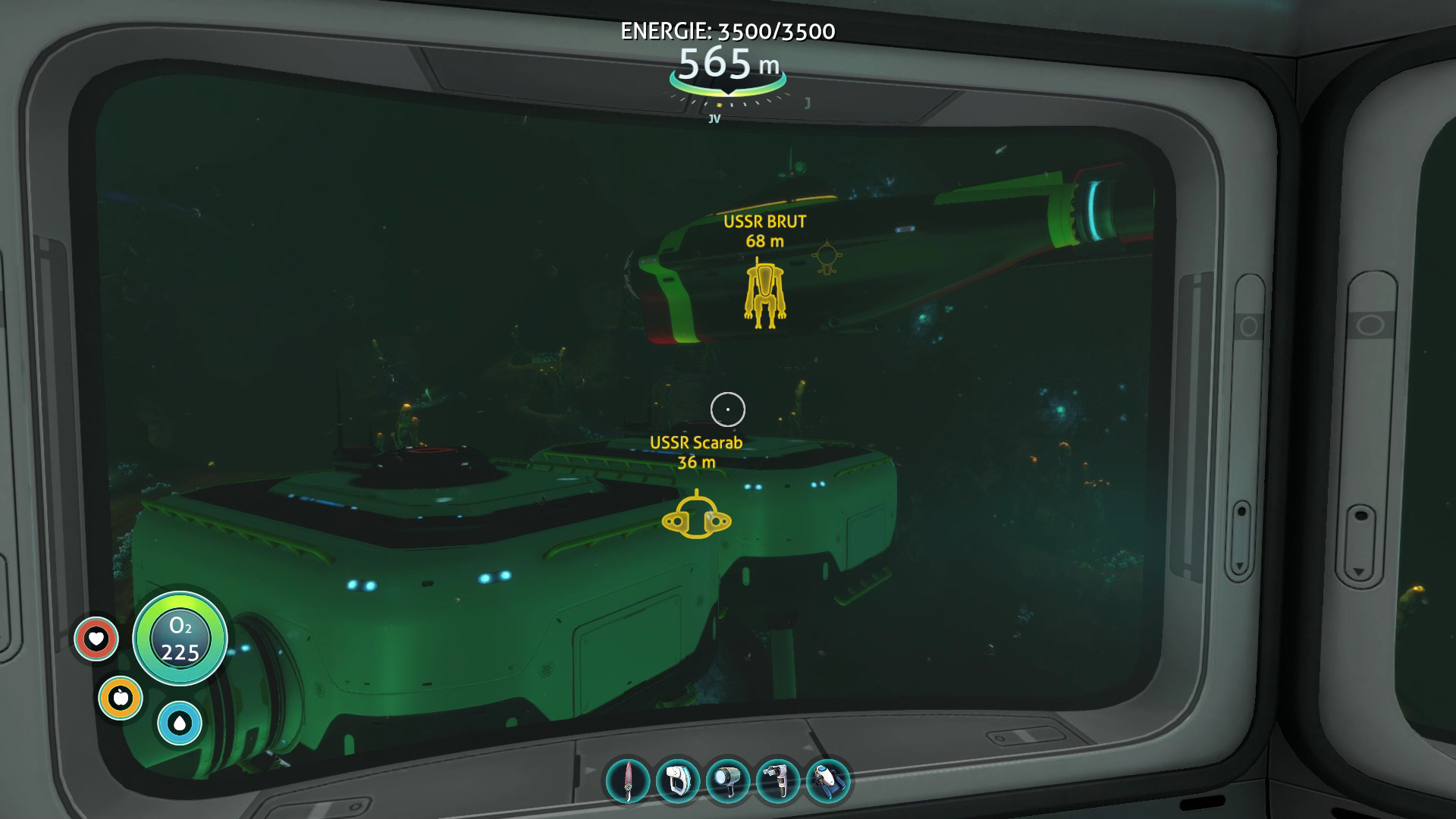Image resolution: width=1456 pixels, height=819 pixels.
Task: Click the USSR BRUT prawn suit beacon
Action: pos(764,293)
